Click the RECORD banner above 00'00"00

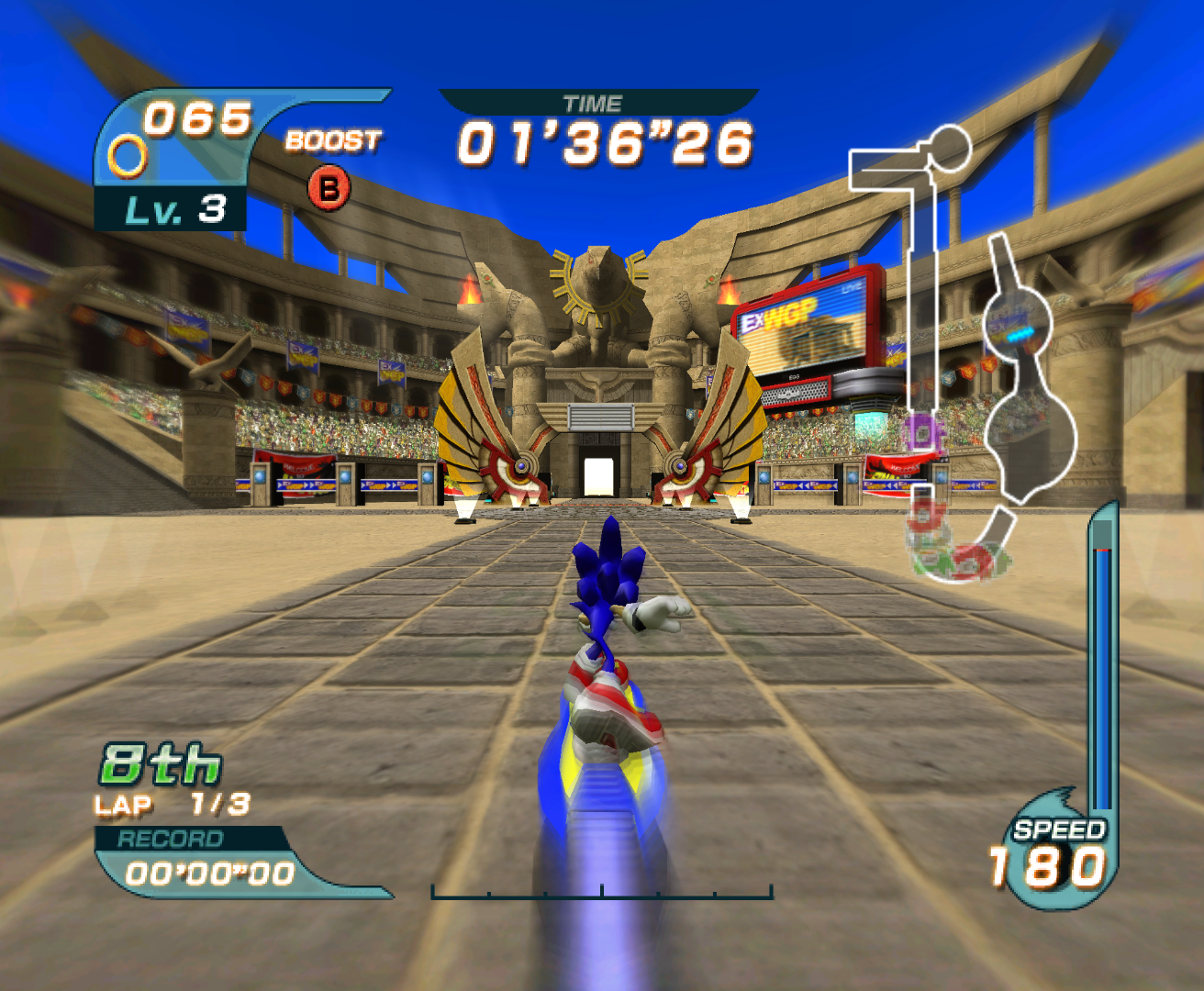(171, 837)
